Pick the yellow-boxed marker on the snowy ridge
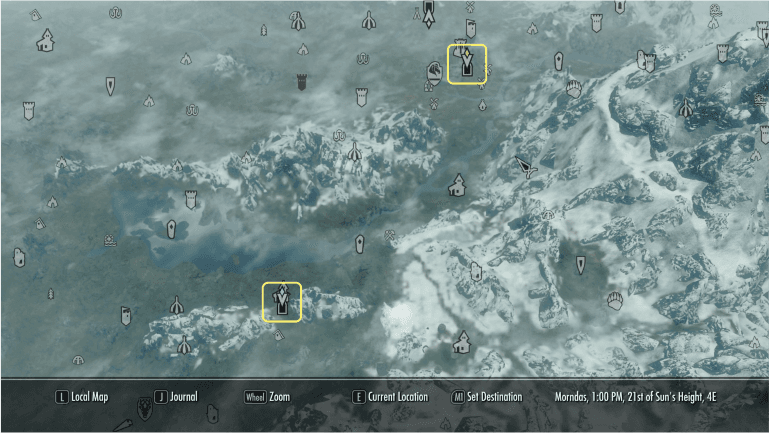 282,302
